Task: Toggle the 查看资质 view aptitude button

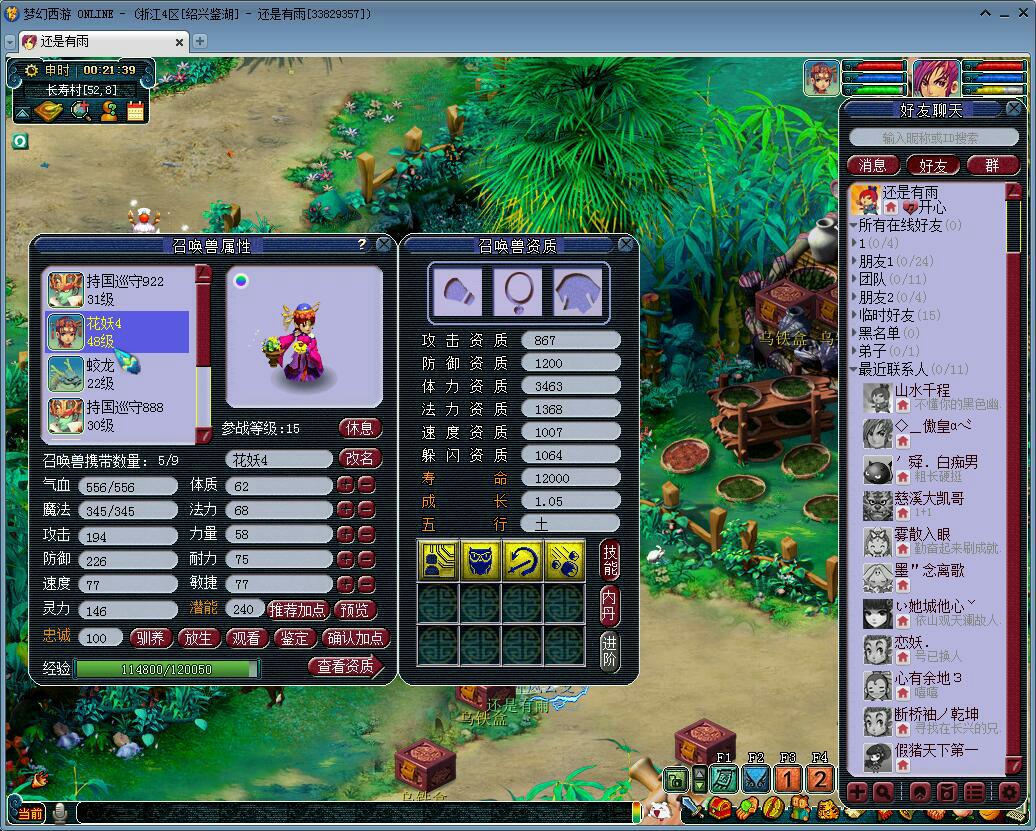Action: (x=346, y=666)
